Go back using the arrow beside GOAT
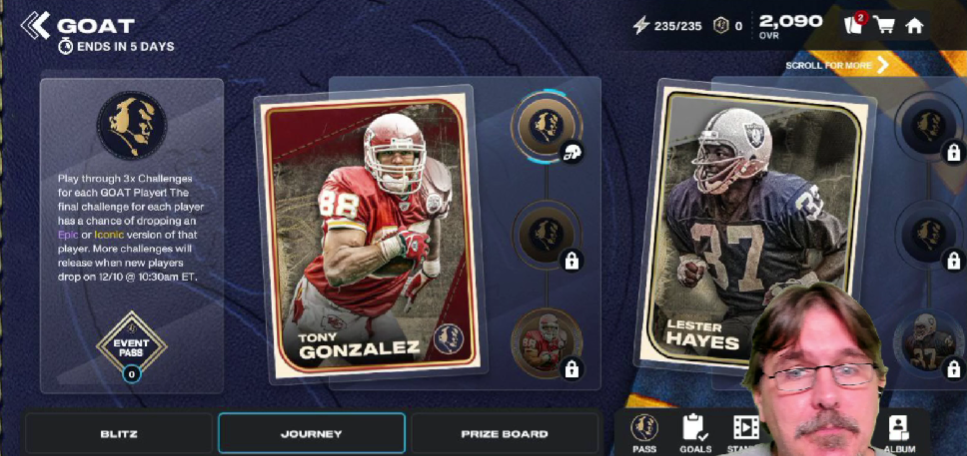Screen dimensions: 967x456 point(35,25)
